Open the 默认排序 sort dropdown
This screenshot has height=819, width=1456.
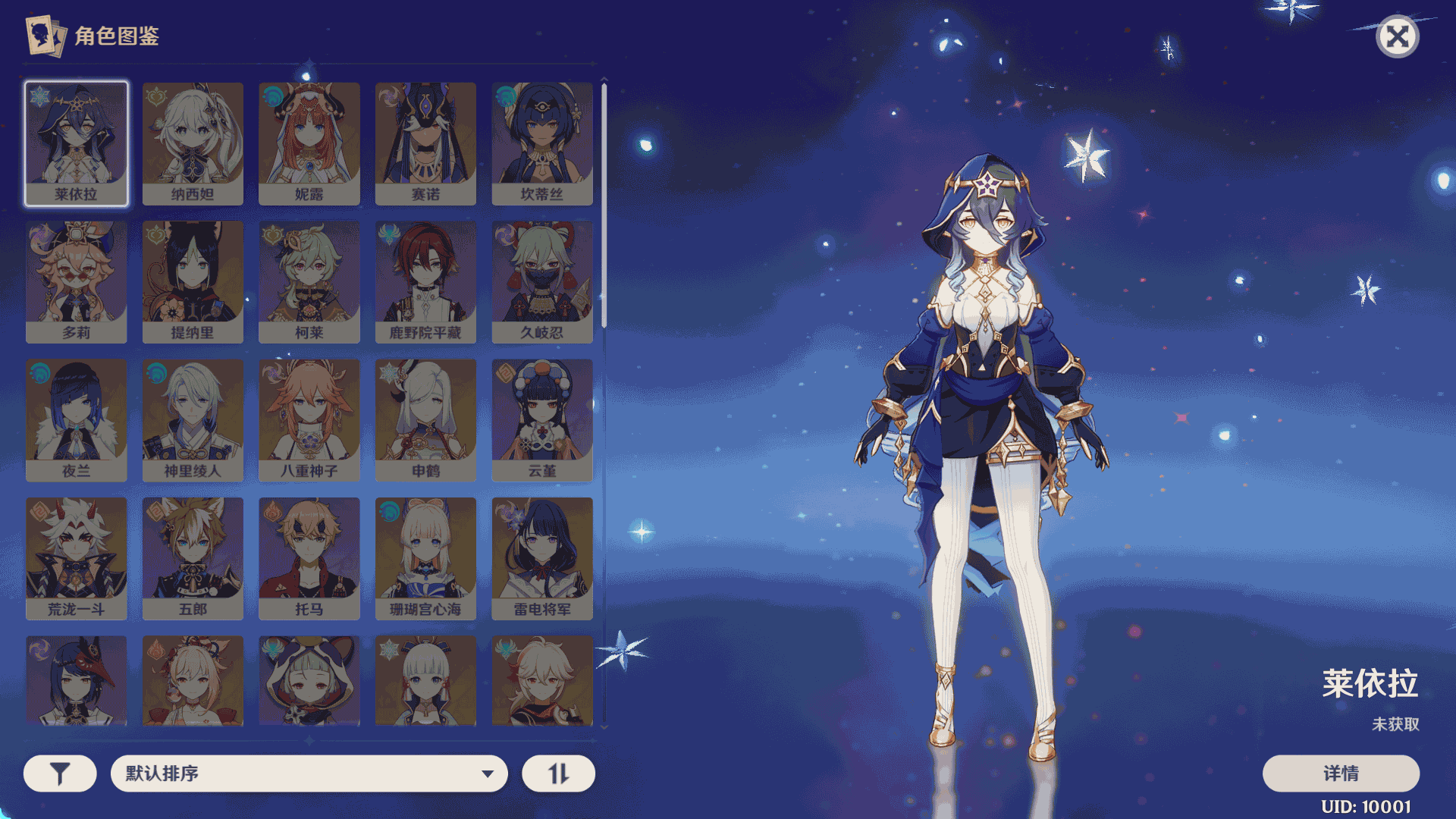click(x=309, y=773)
